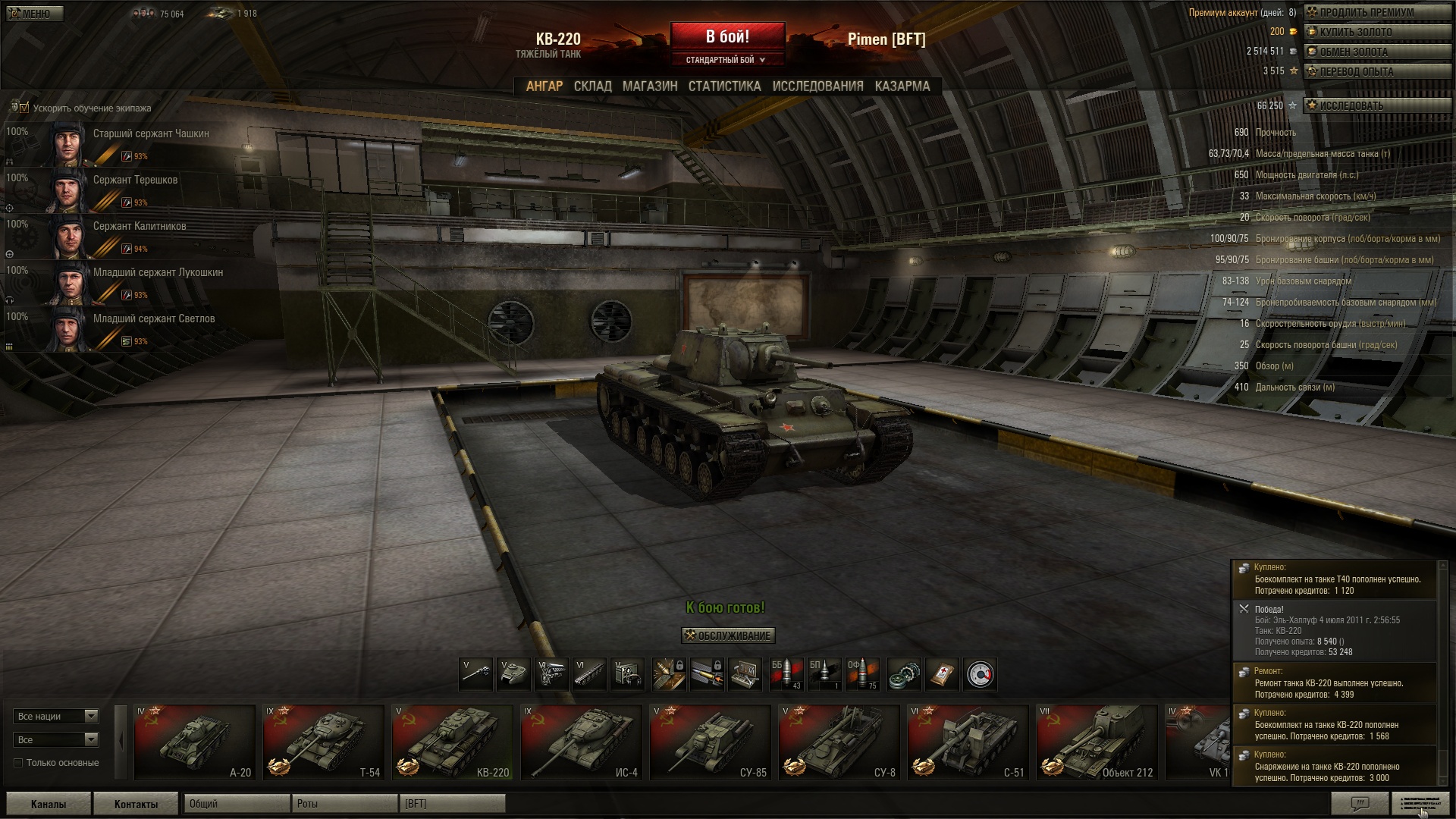Enable the Только основные checkbox
Screen dimensions: 1456x819
click(x=18, y=763)
